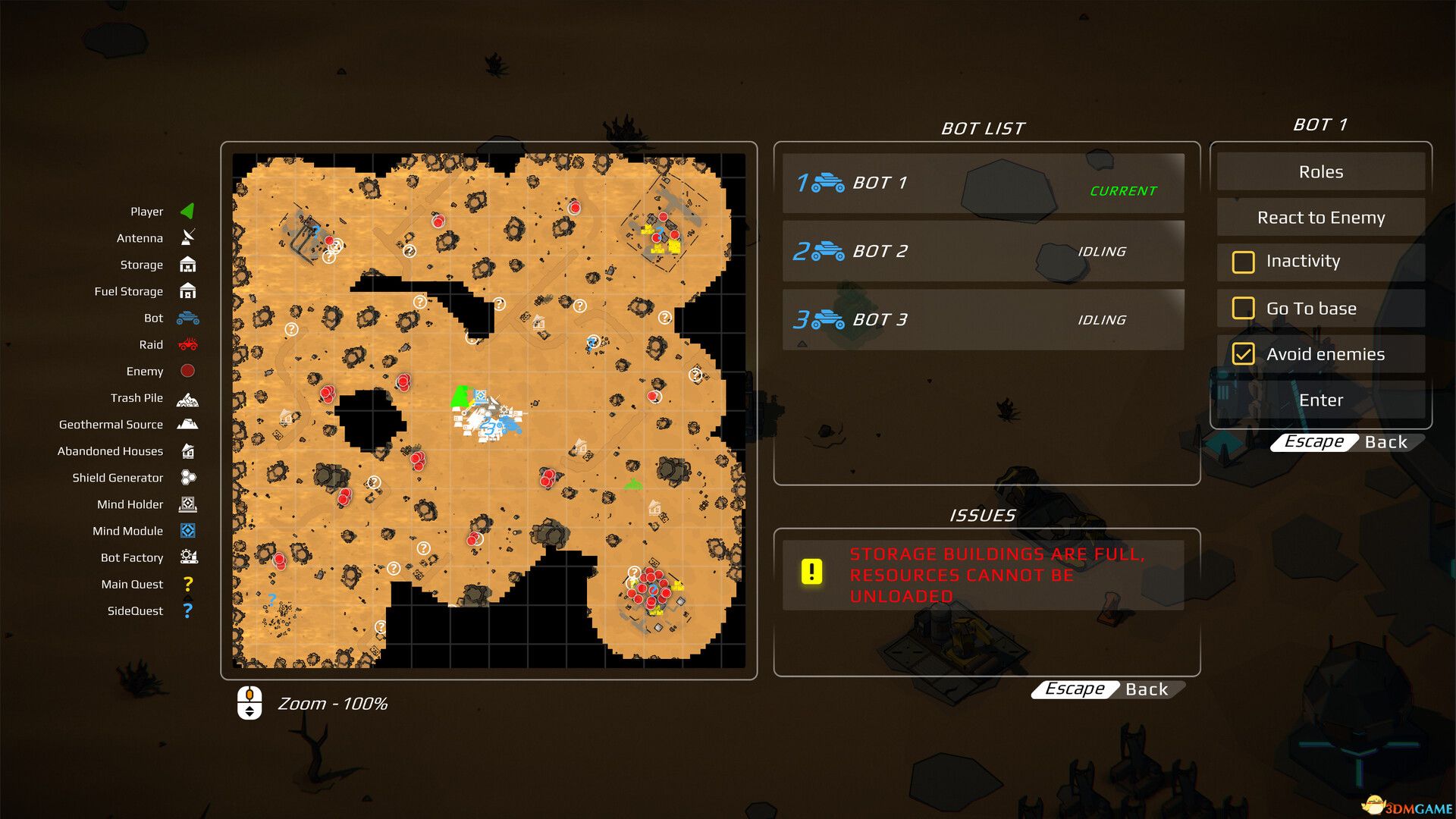Click the React to Enemy button
Image resolution: width=1456 pixels, height=819 pixels.
(x=1319, y=218)
